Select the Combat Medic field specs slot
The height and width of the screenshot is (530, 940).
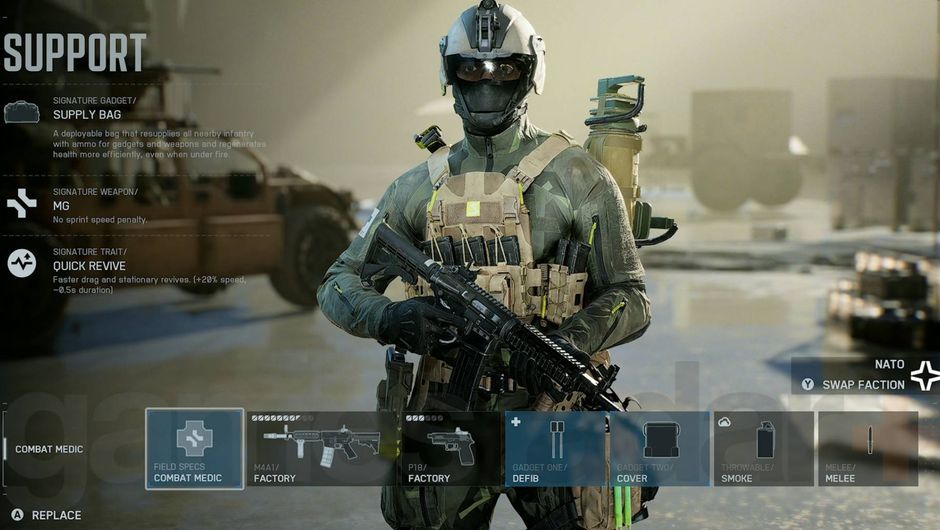tap(194, 448)
